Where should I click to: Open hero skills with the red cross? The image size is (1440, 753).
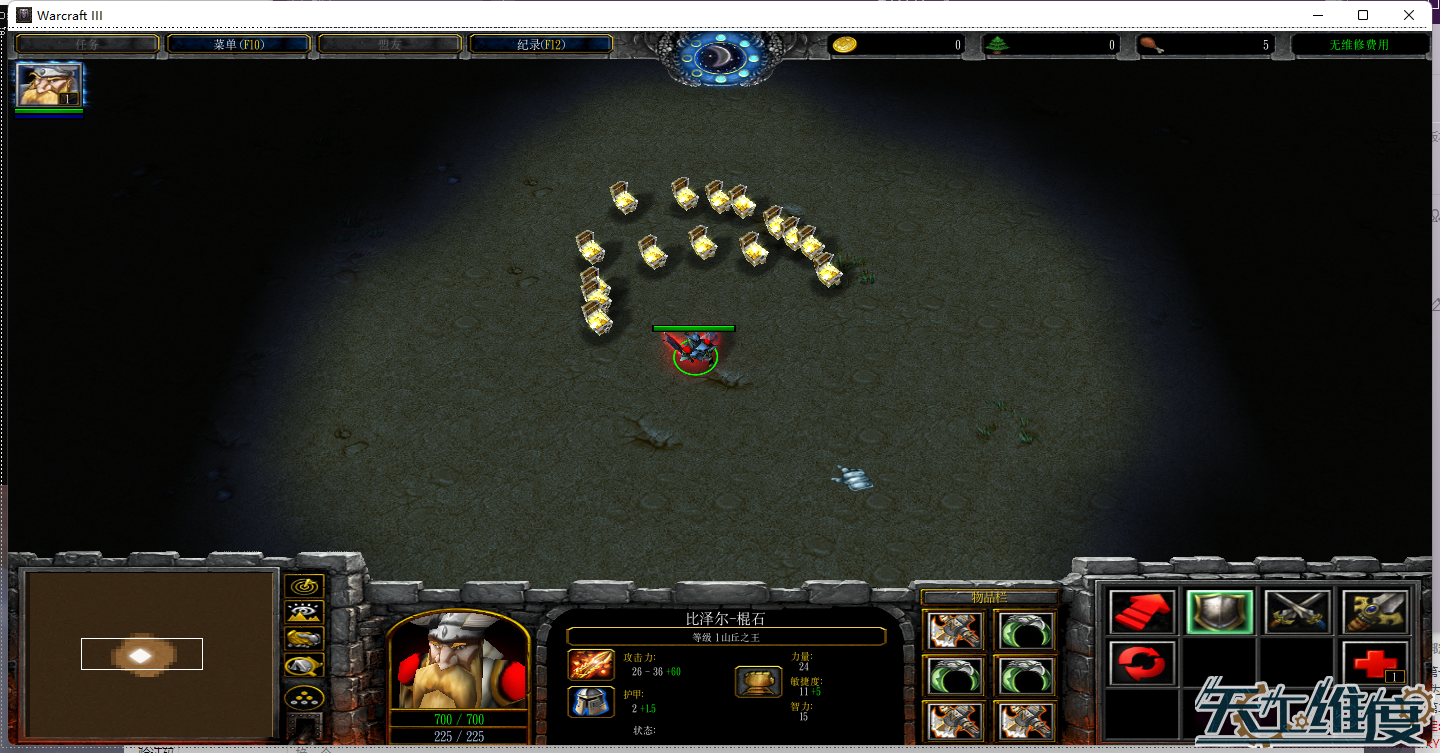[1375, 663]
